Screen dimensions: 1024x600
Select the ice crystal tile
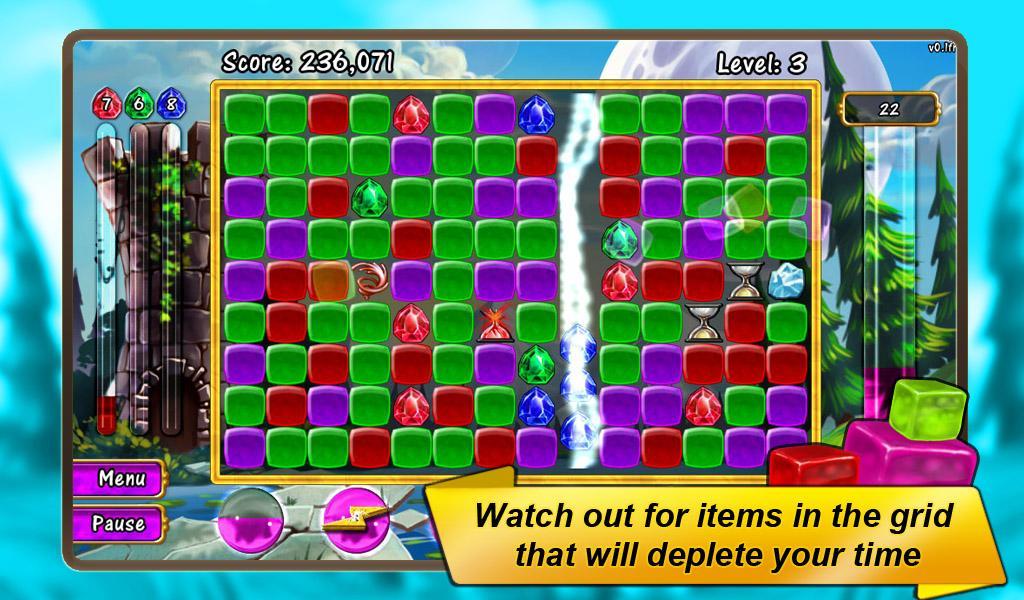coord(789,281)
